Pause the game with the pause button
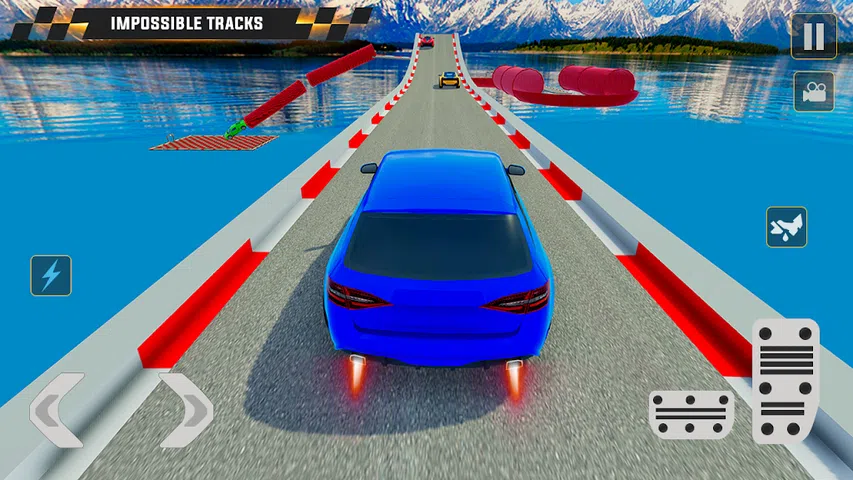The image size is (853, 480). coord(814,36)
